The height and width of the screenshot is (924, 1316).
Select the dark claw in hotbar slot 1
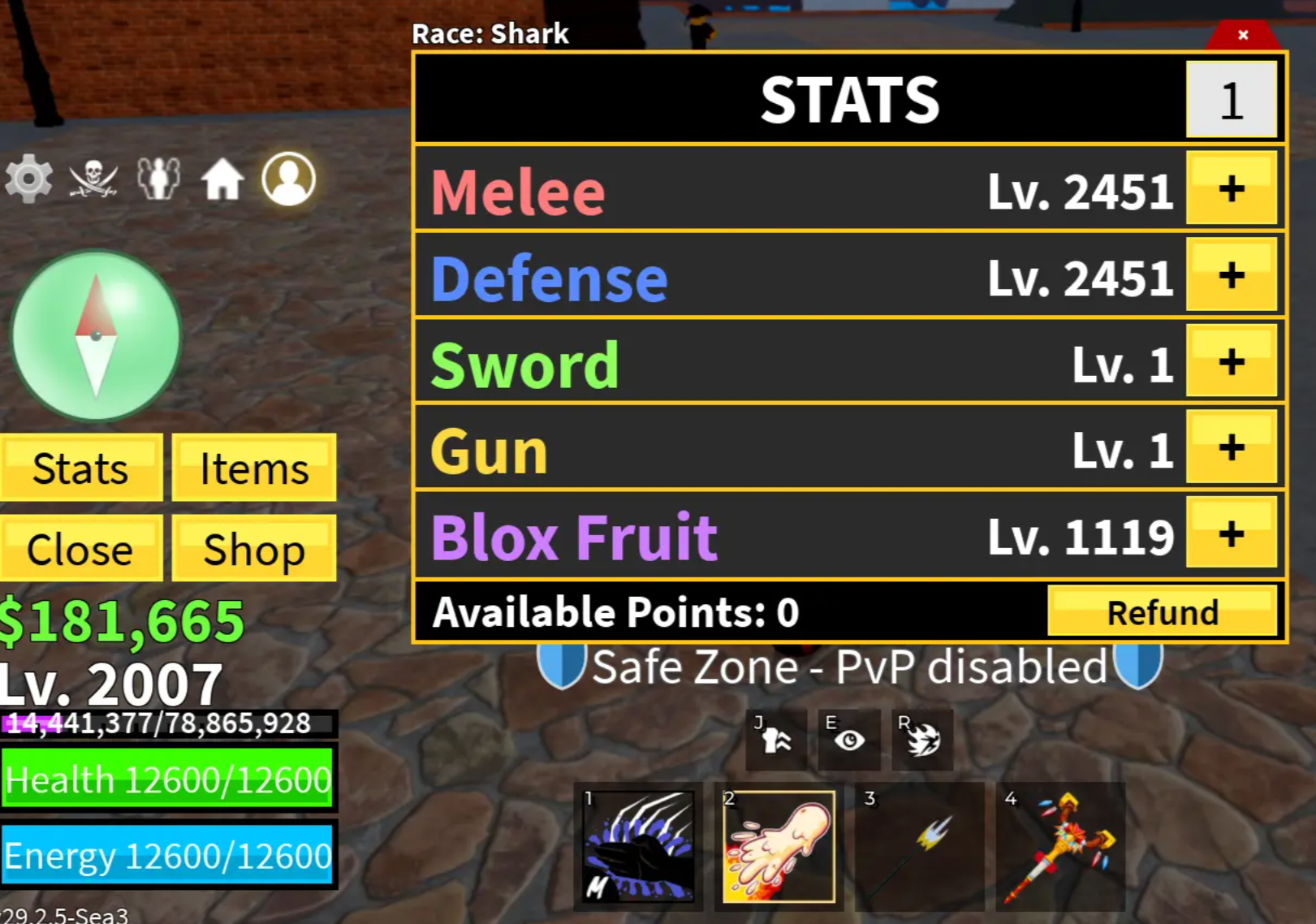click(637, 847)
